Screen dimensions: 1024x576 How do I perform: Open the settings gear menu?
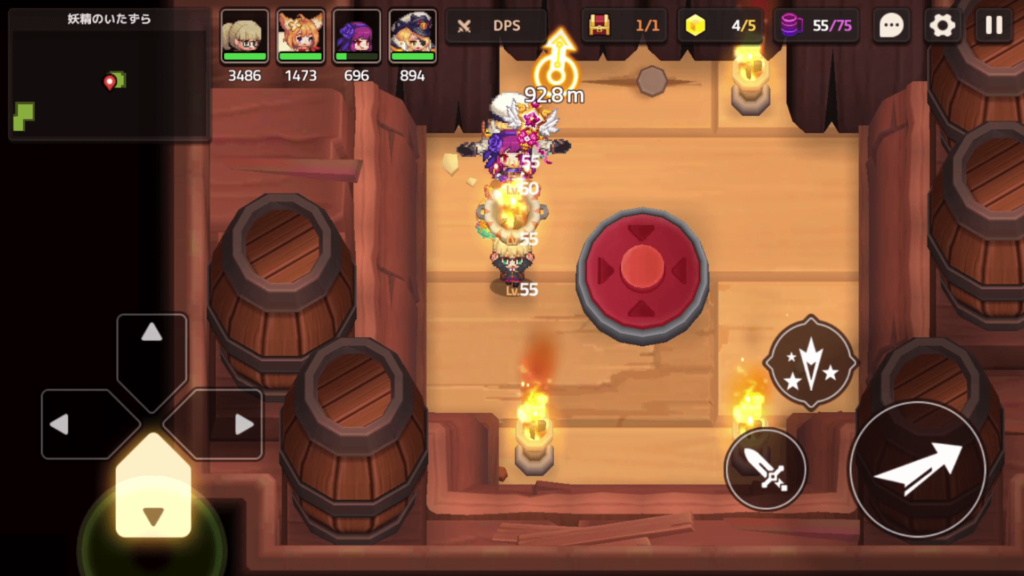[x=942, y=26]
